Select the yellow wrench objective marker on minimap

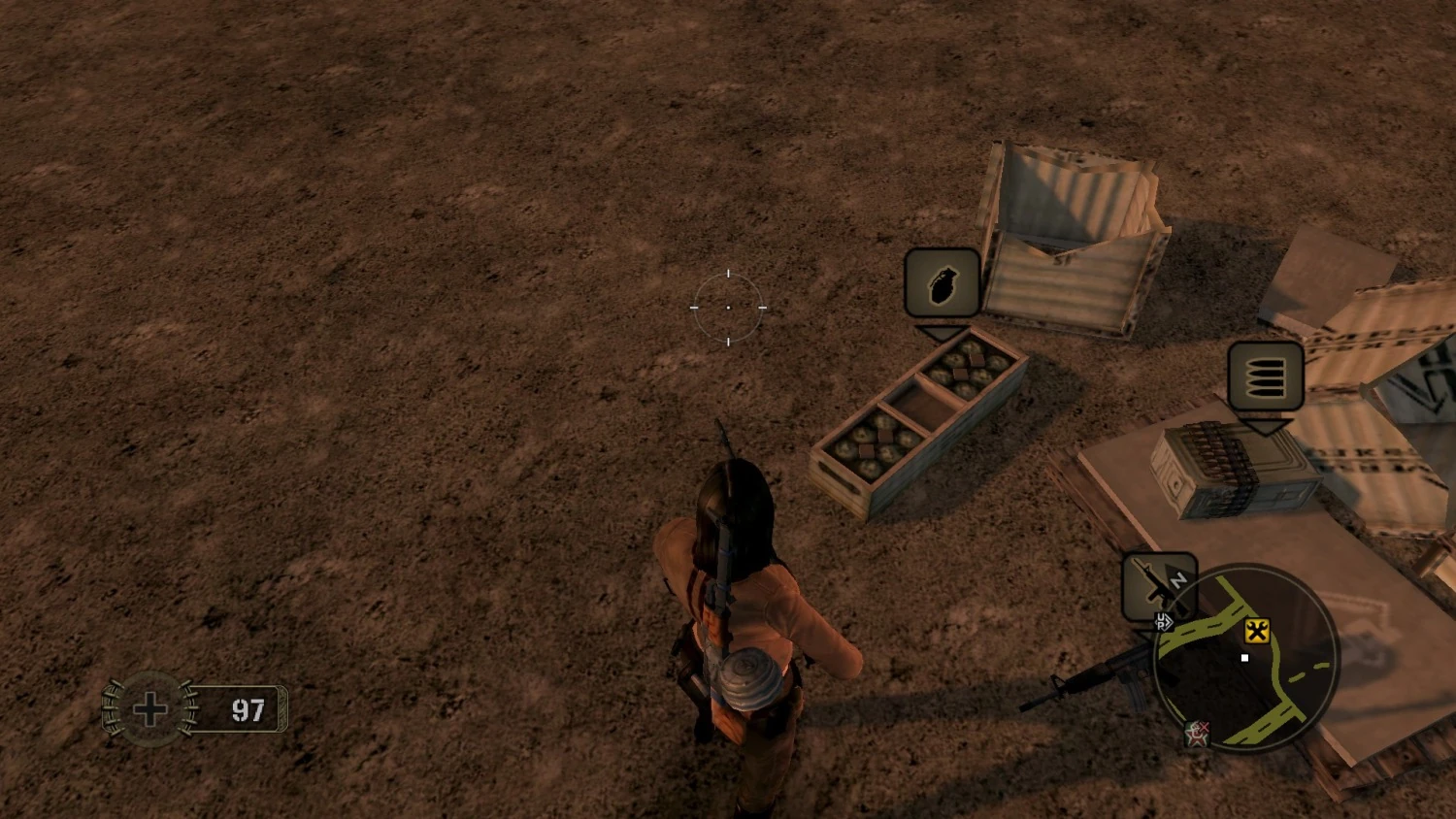coord(1257,633)
